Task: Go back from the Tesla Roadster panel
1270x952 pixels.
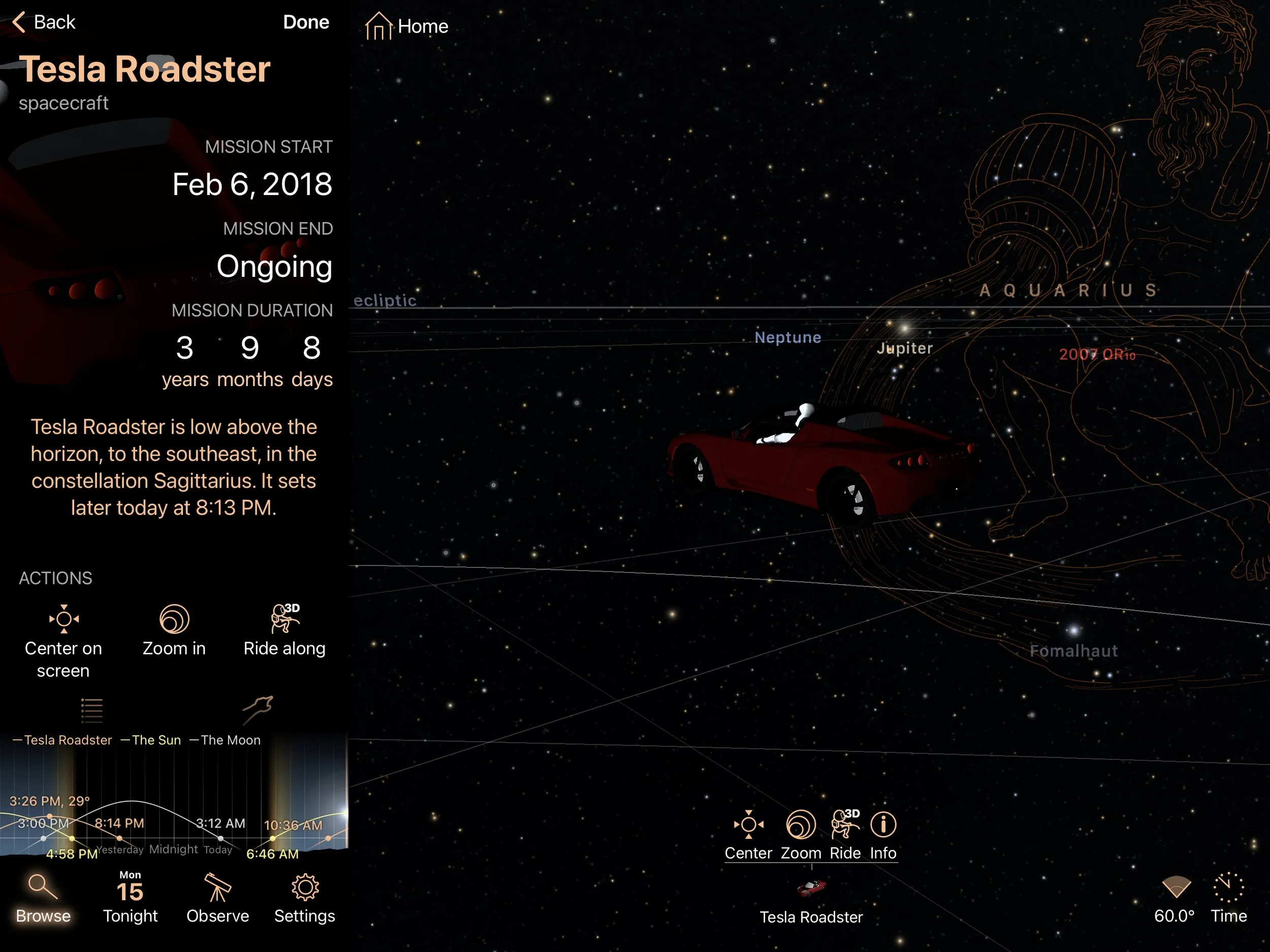Action: click(x=44, y=22)
